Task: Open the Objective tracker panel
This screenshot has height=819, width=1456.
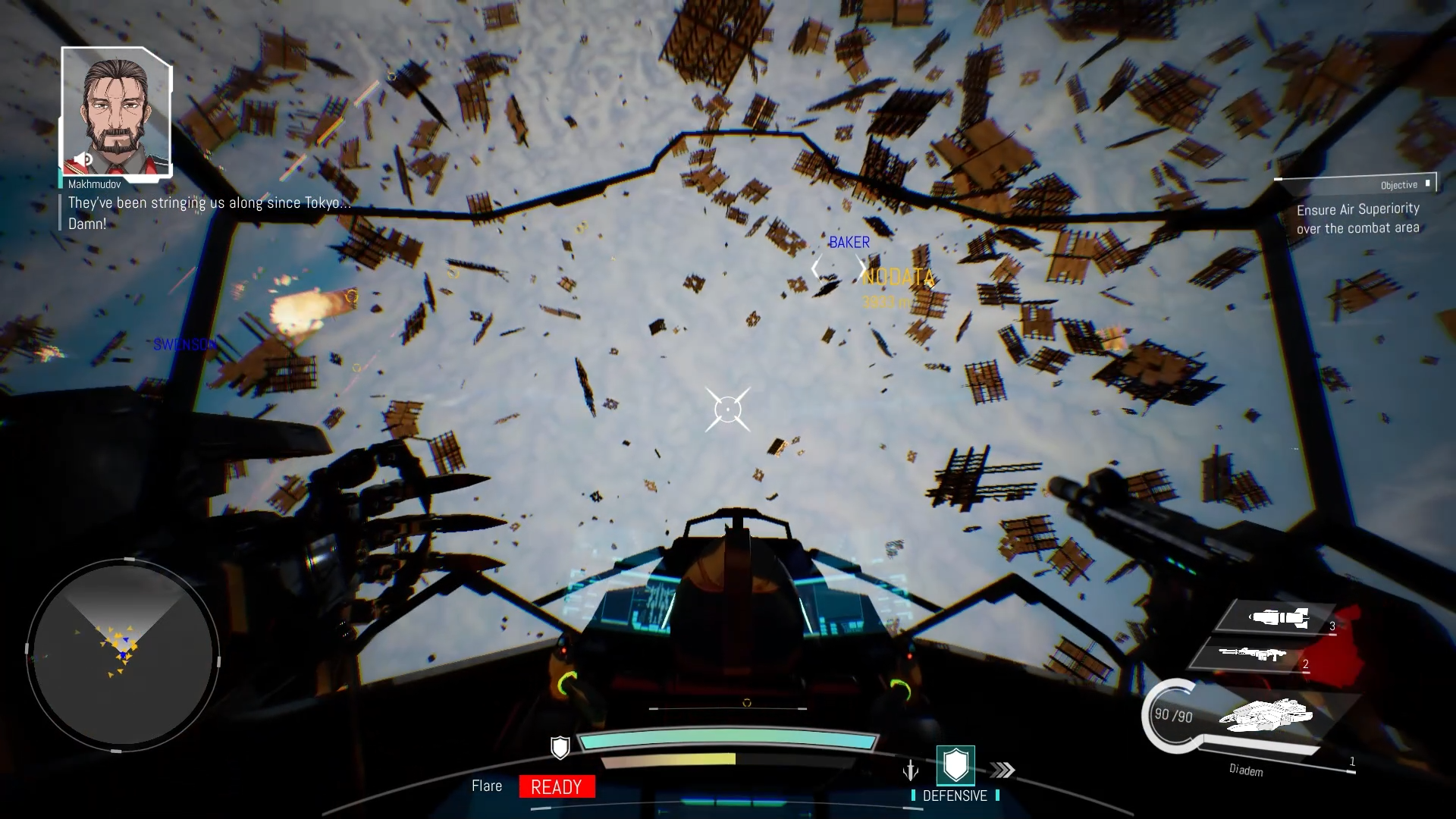Action: [1357, 207]
